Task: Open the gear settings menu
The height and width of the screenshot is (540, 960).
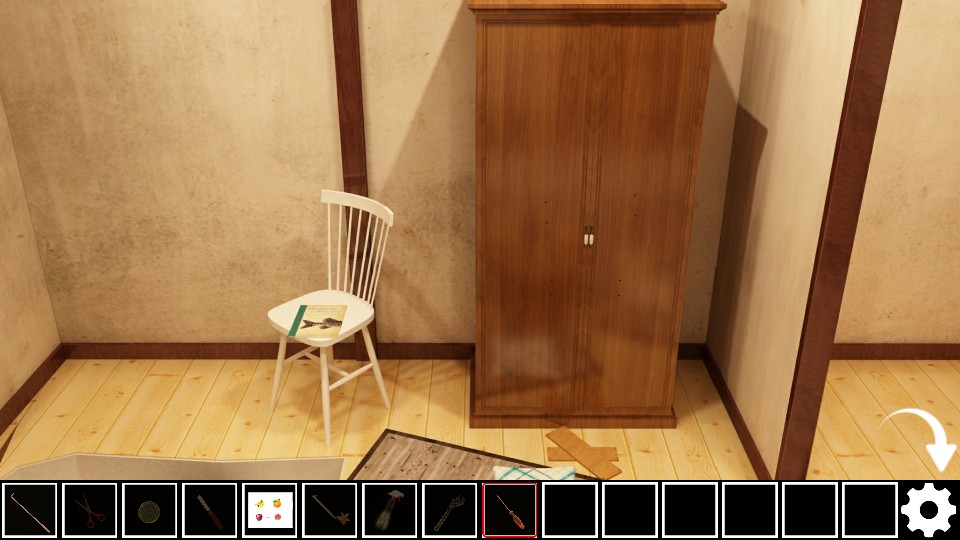Action: pyautogui.click(x=929, y=511)
